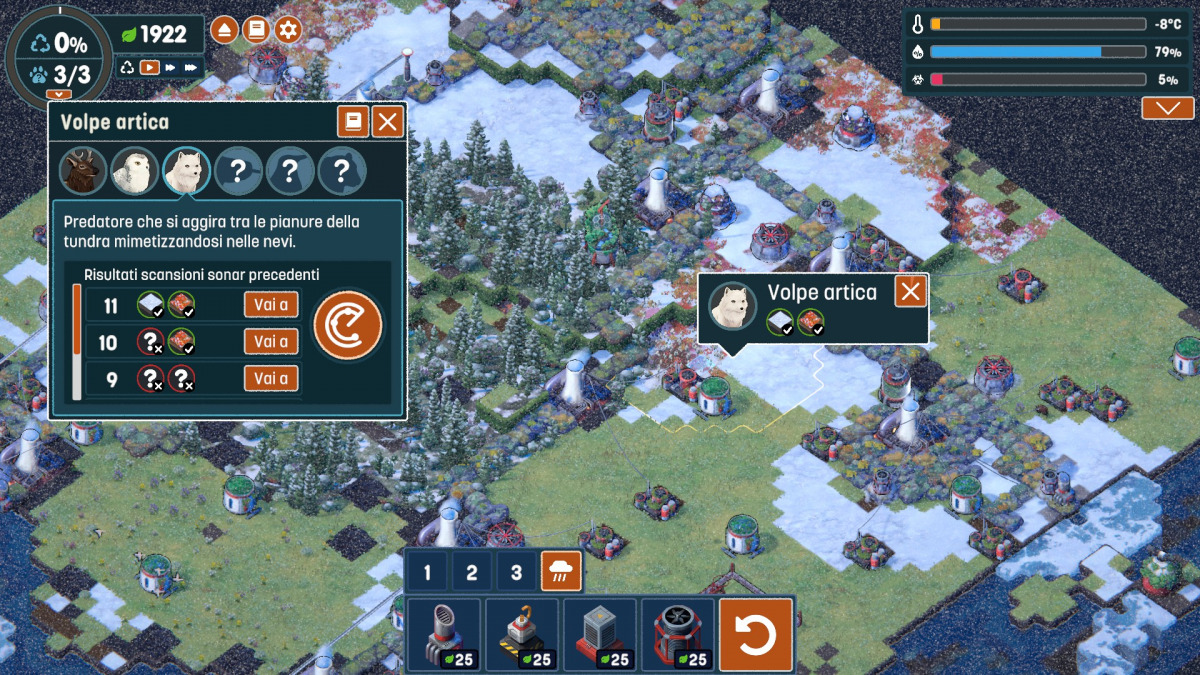1200x675 pixels.
Task: Start a new sonar scan with round orange button
Action: 347,325
